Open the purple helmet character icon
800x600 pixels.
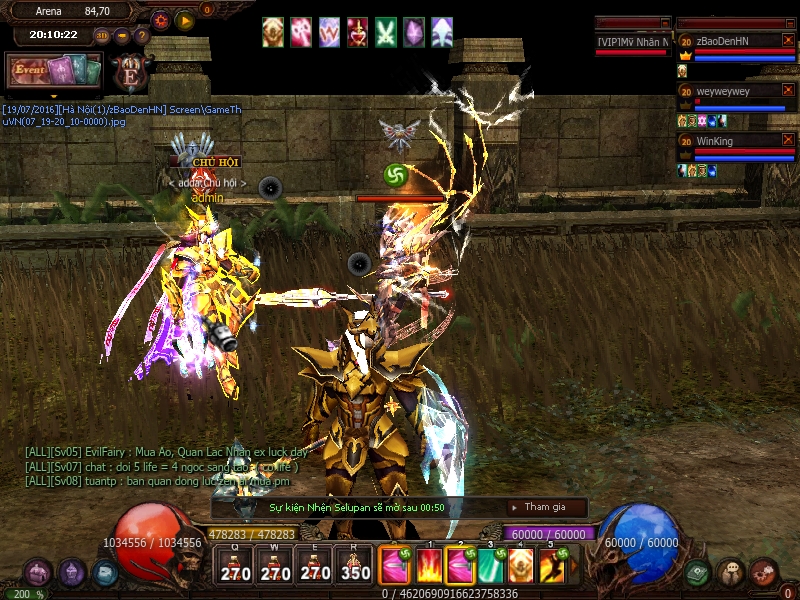click(70, 573)
